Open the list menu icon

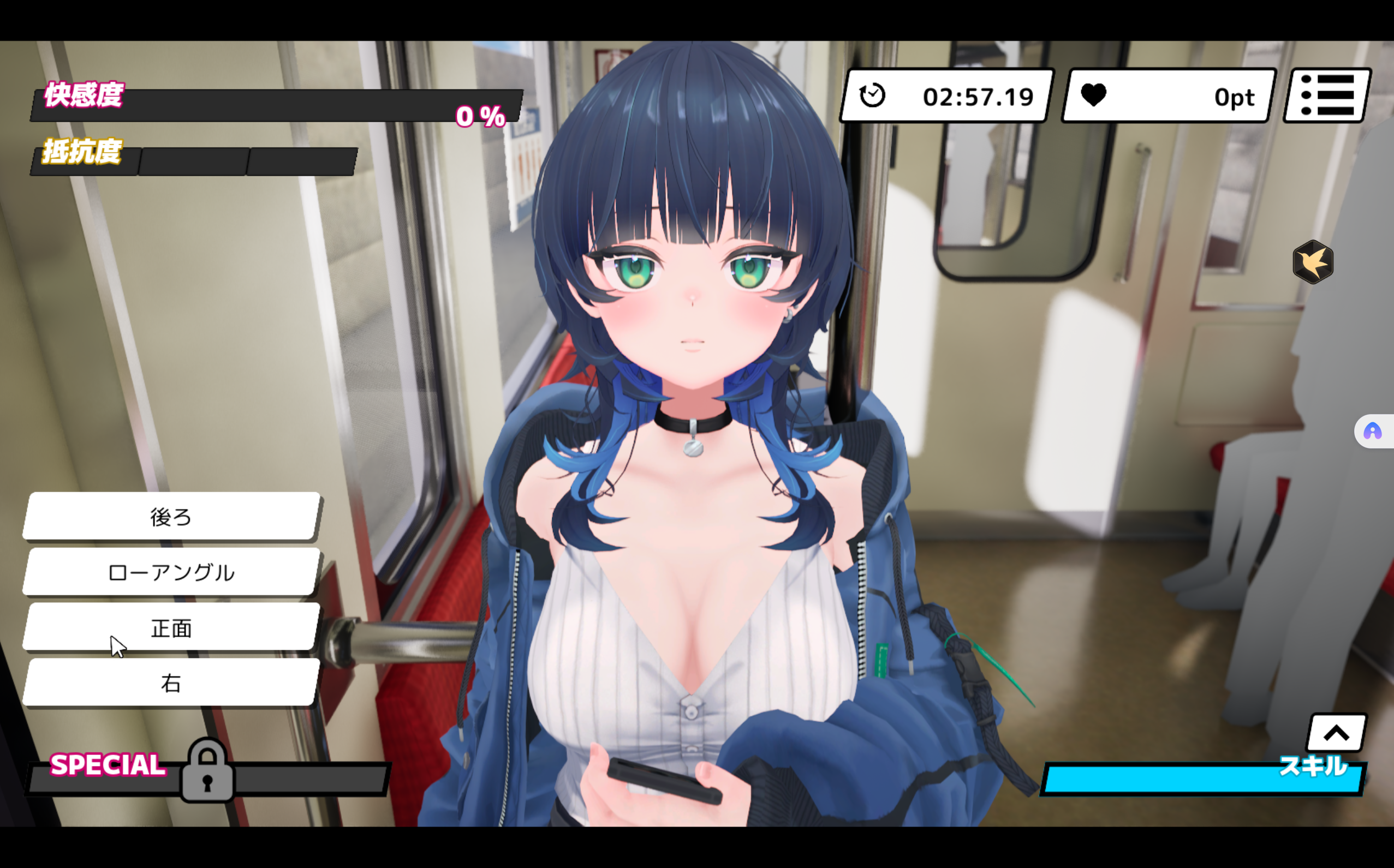pos(1327,96)
